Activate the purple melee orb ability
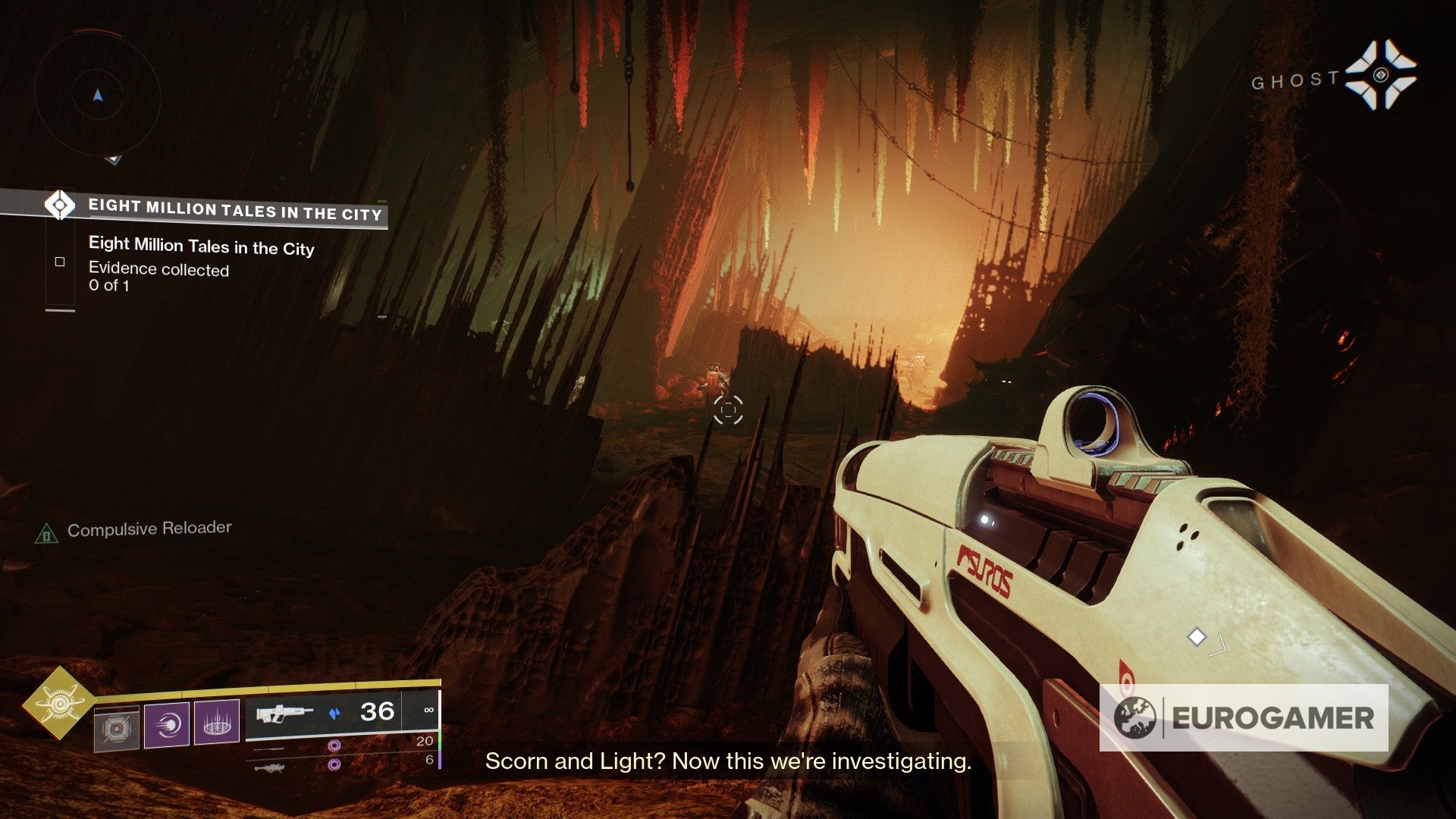The image size is (1456, 819). click(167, 724)
